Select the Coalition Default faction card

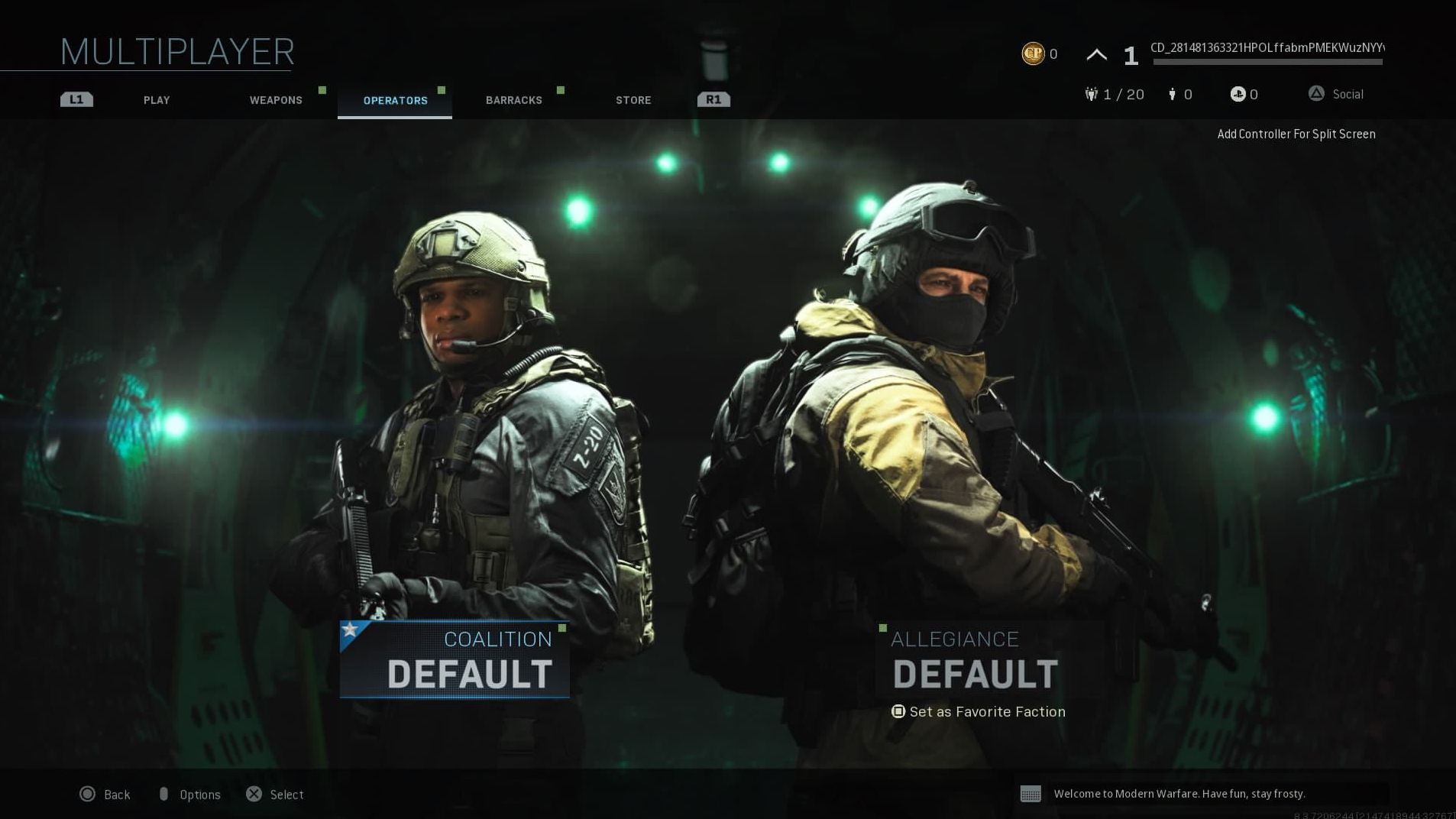tap(455, 659)
